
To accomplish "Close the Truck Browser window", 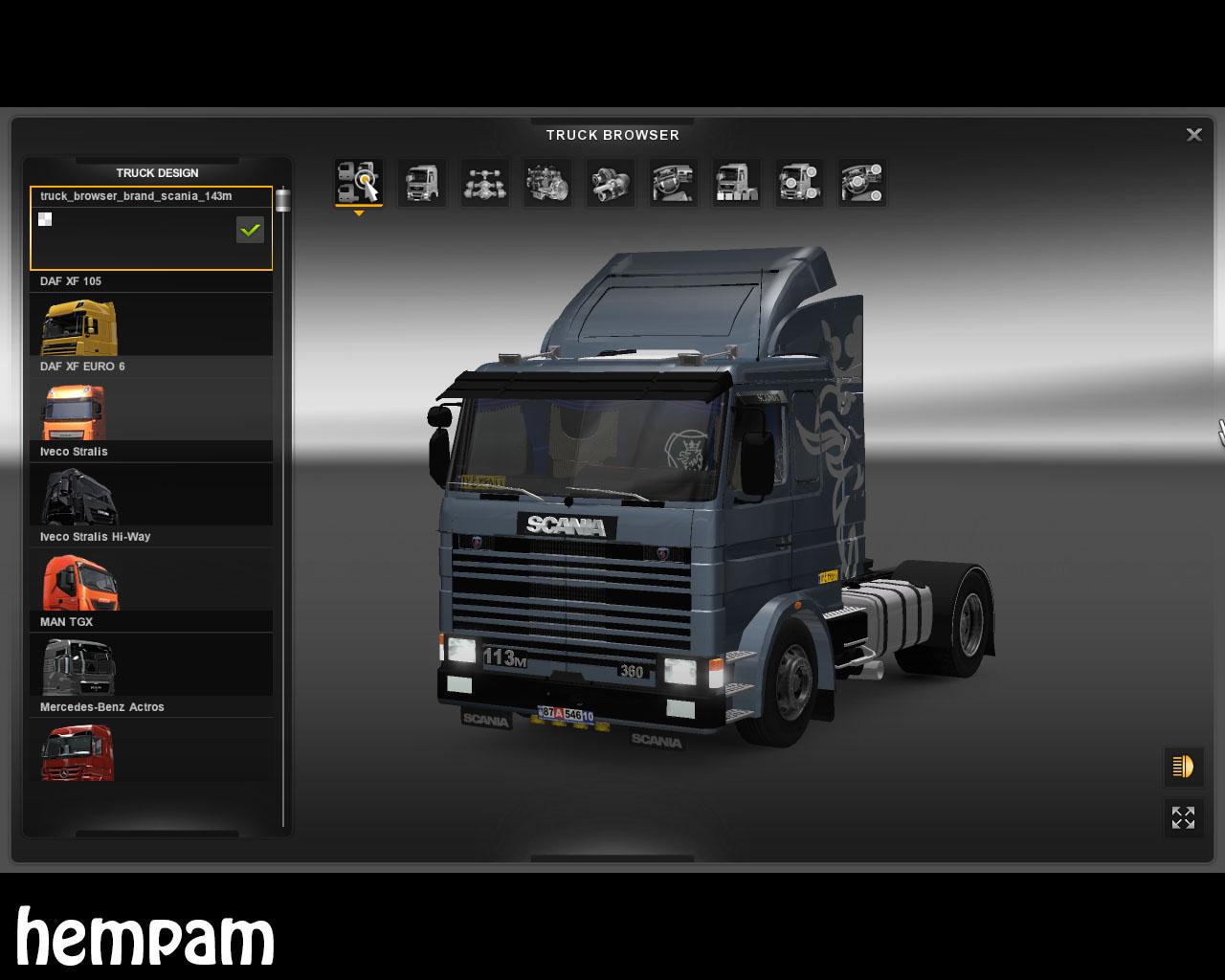I will [x=1193, y=135].
